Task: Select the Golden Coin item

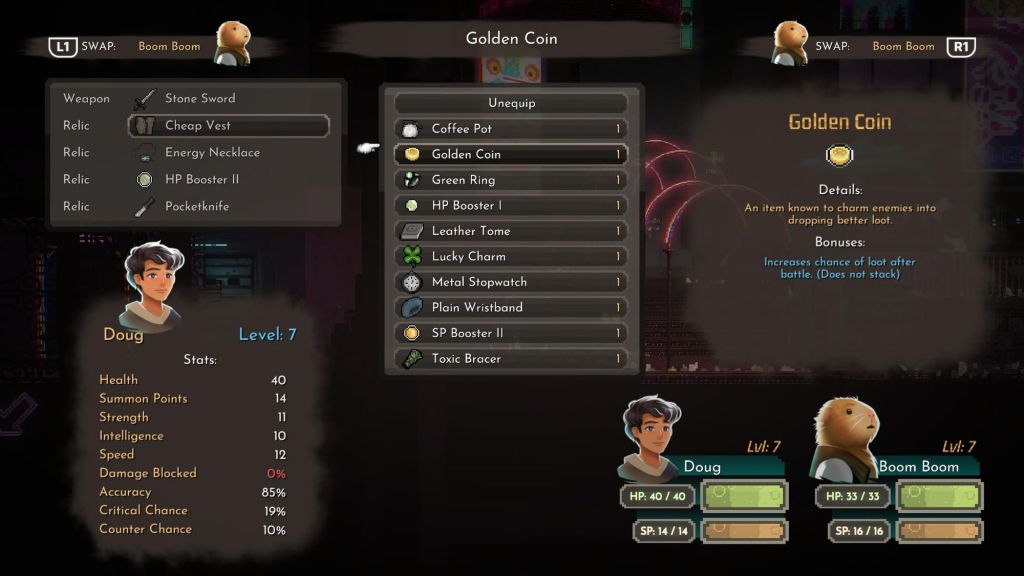Action: 511,154
